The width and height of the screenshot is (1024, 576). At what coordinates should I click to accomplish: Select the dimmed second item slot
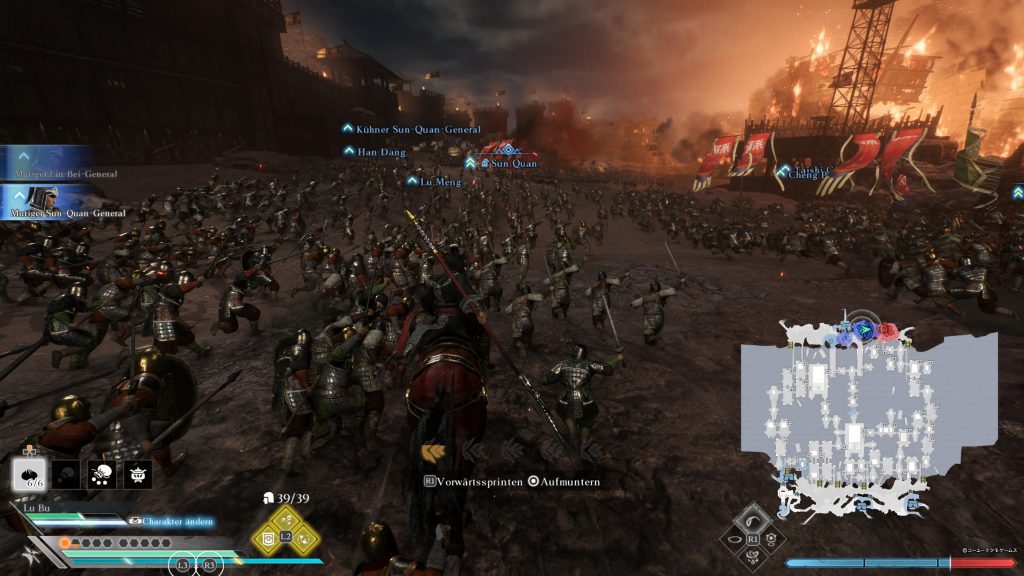point(64,475)
